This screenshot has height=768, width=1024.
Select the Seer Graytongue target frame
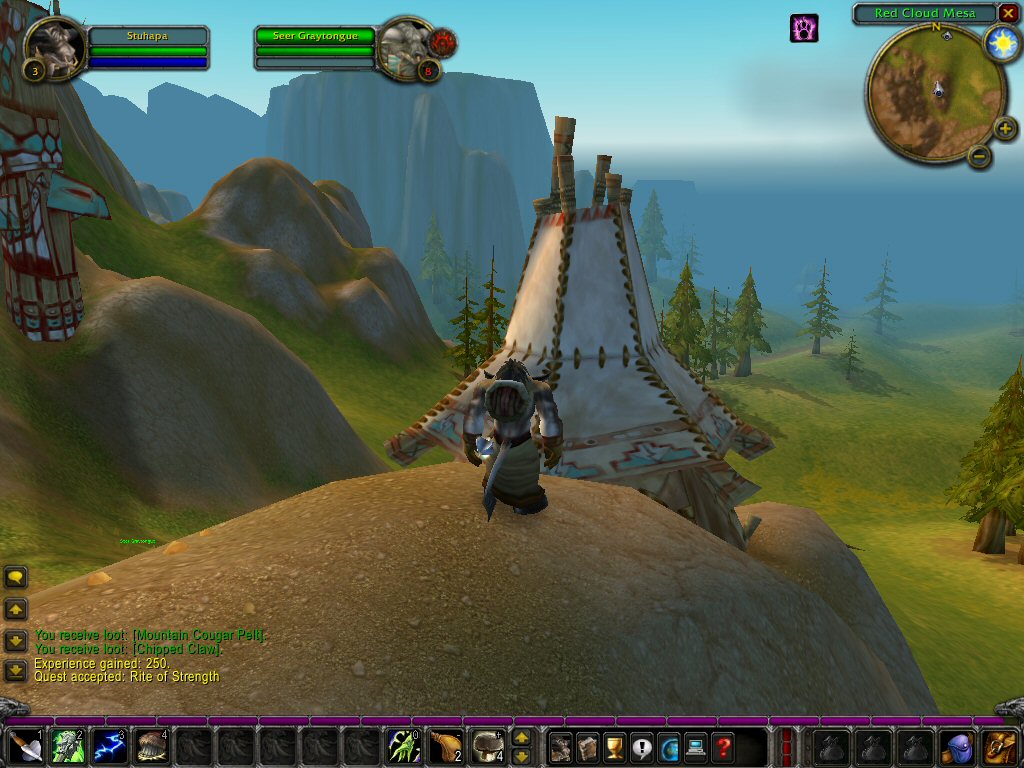click(315, 36)
